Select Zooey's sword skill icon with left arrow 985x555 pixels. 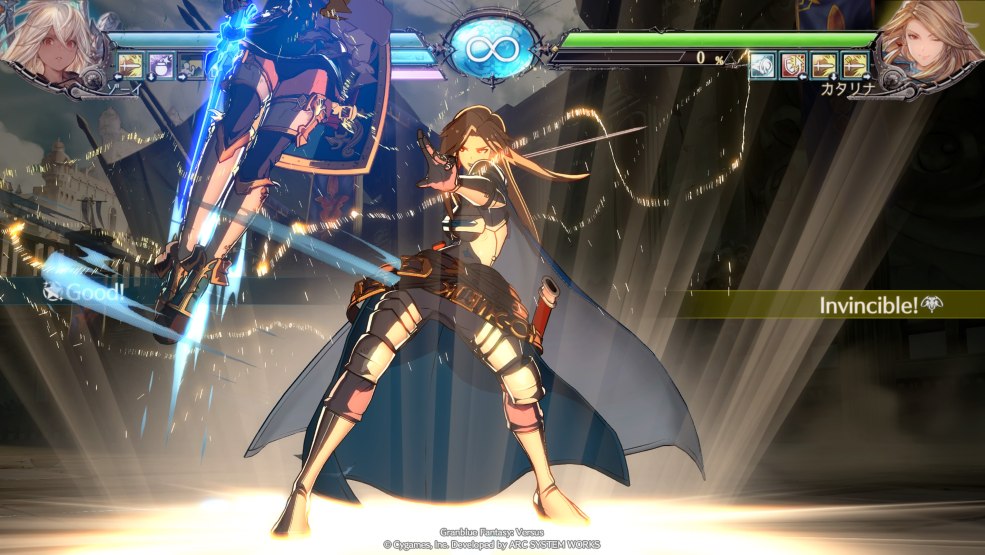[x=131, y=66]
